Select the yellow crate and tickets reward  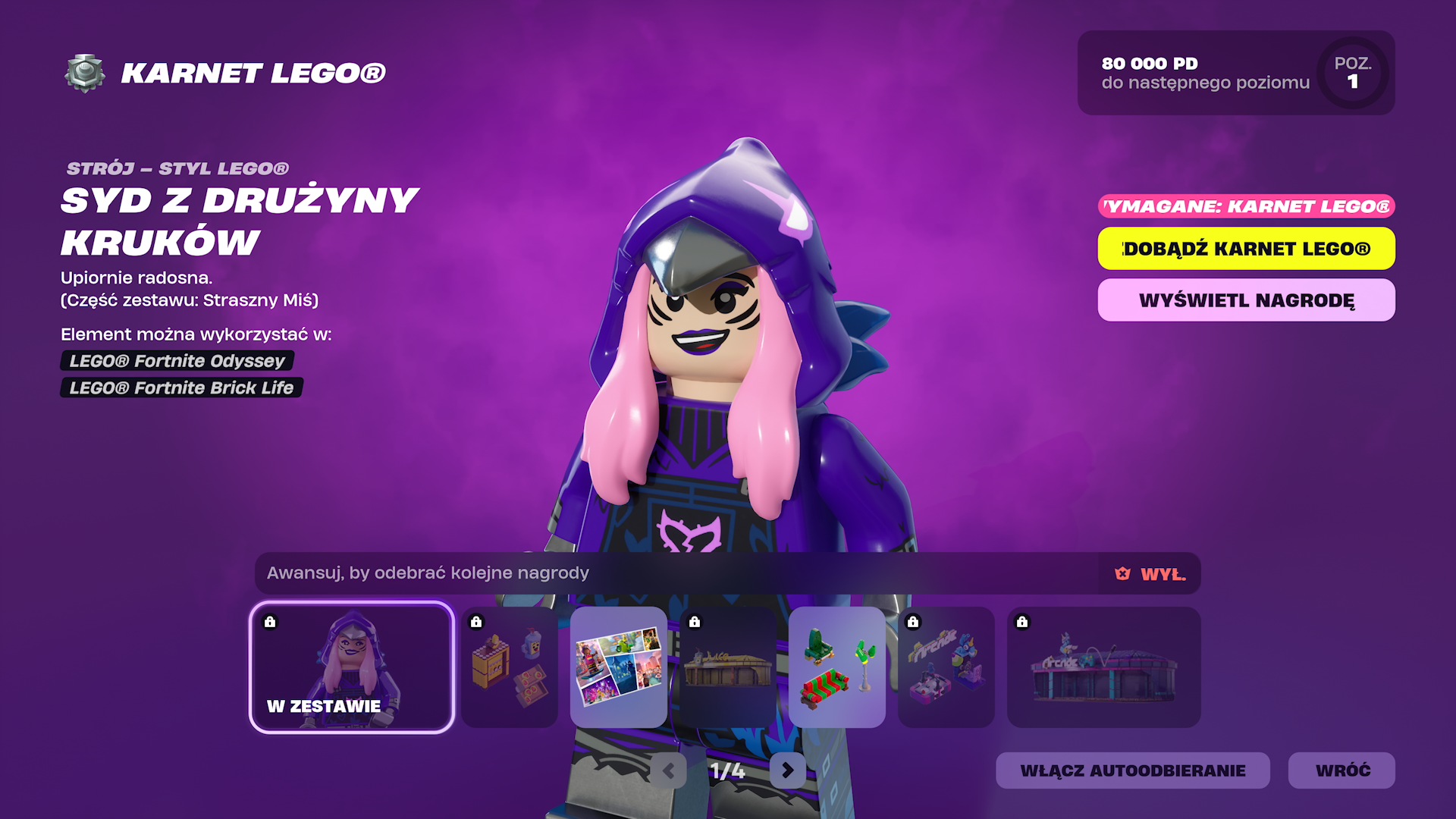point(510,667)
